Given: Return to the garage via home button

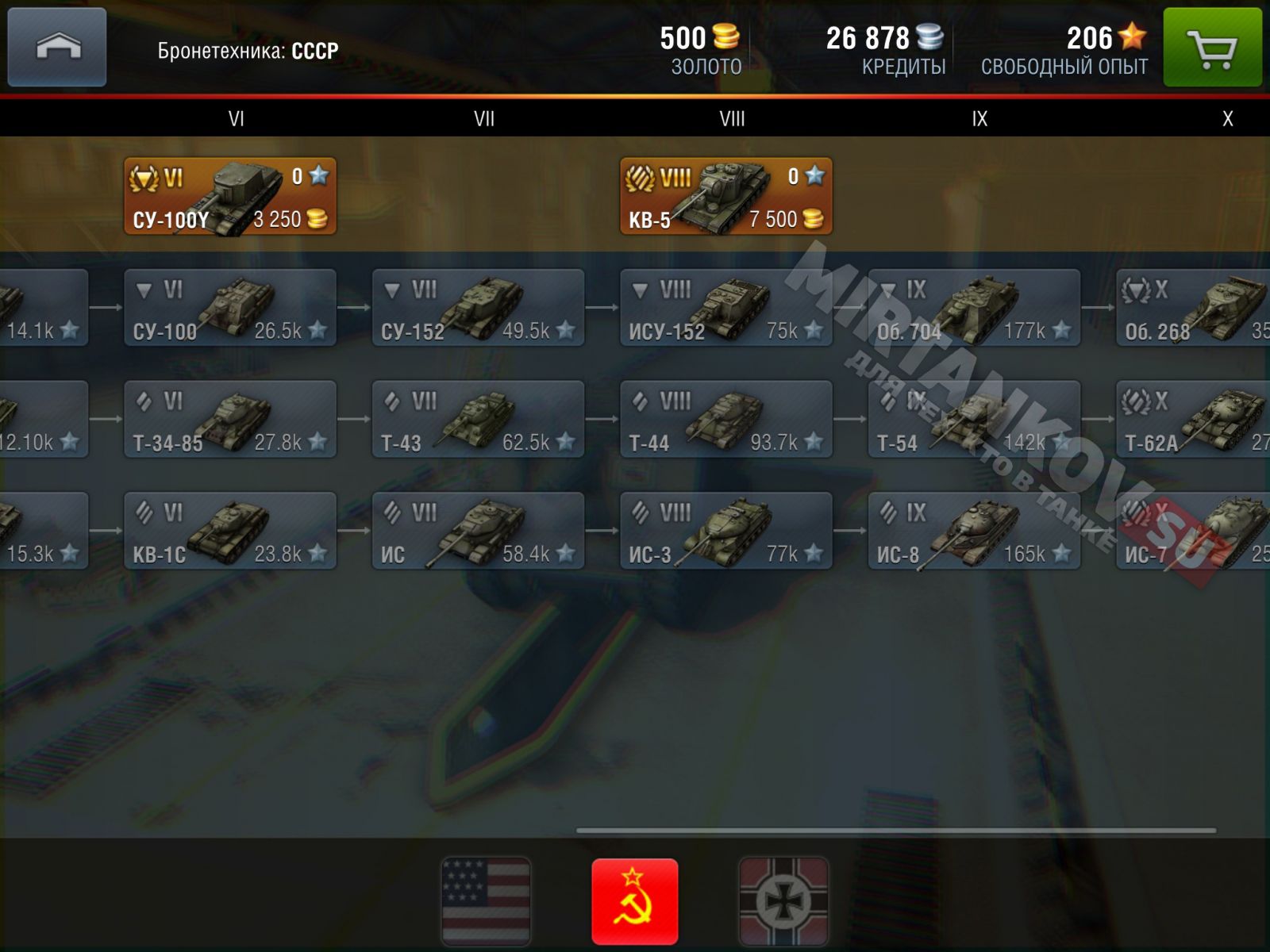Looking at the screenshot, I should (57, 47).
